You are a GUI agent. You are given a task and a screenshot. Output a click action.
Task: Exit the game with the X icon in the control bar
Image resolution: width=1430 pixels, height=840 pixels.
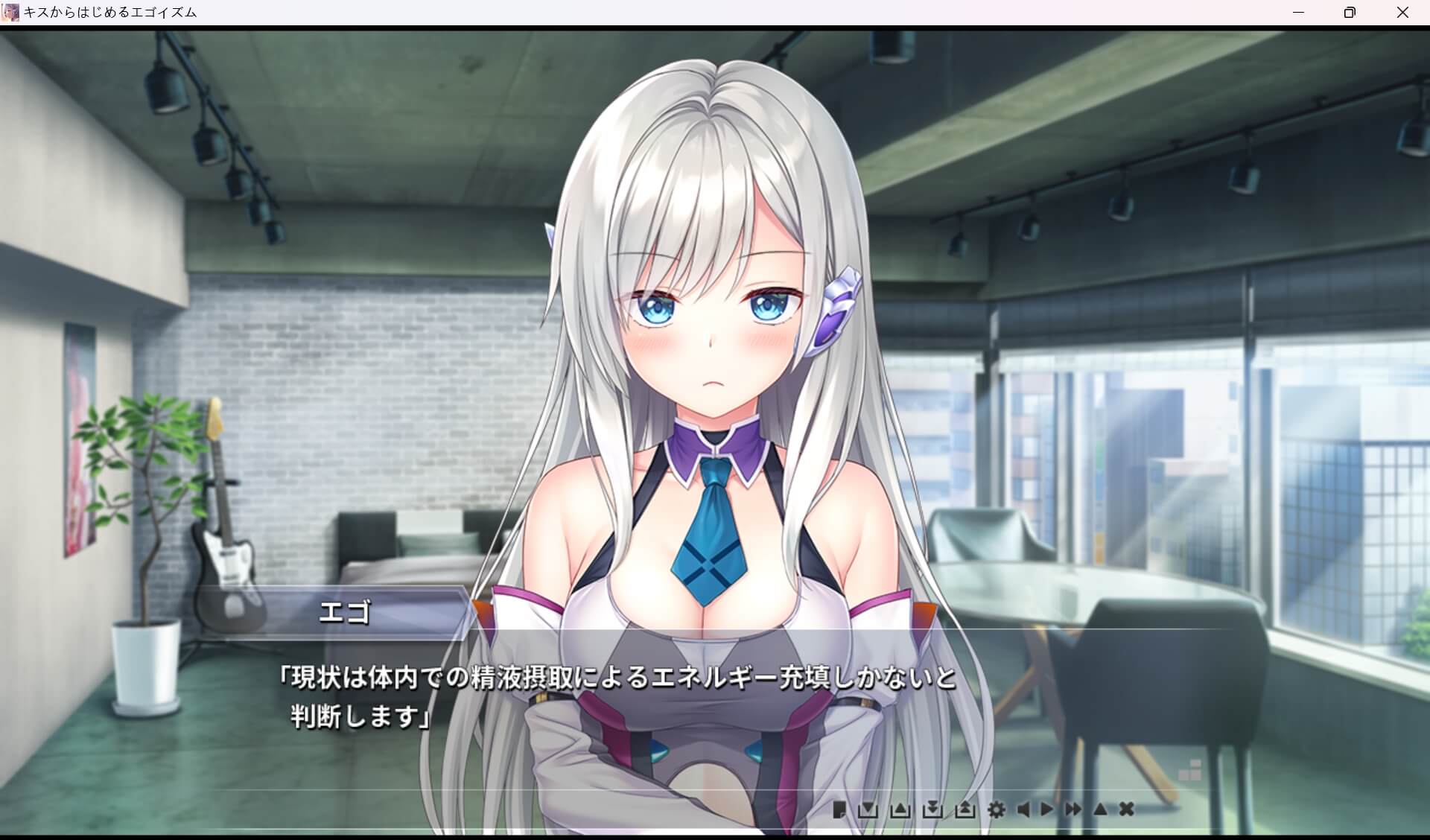1128,811
